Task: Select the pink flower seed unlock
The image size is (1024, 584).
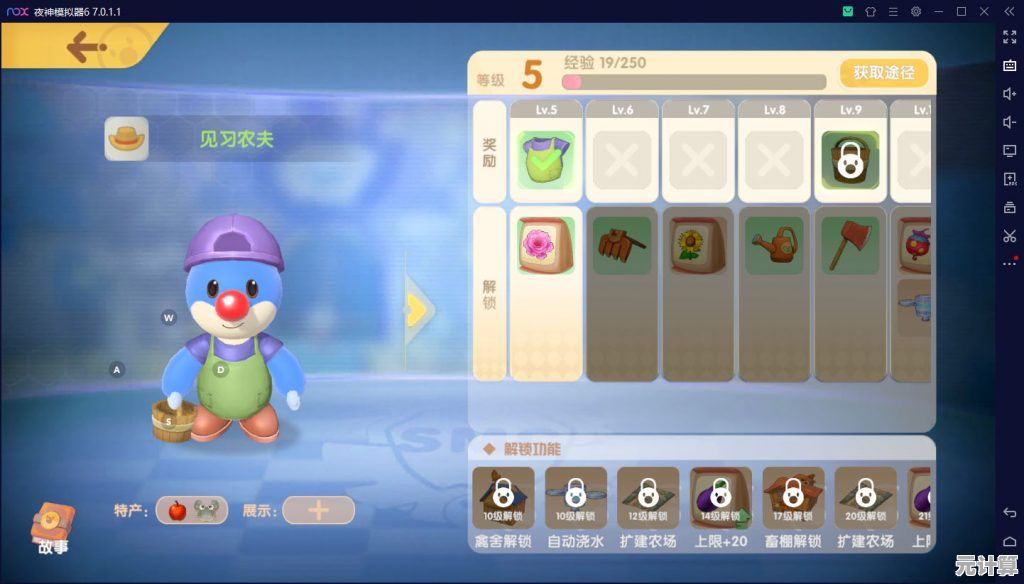Action: [546, 246]
